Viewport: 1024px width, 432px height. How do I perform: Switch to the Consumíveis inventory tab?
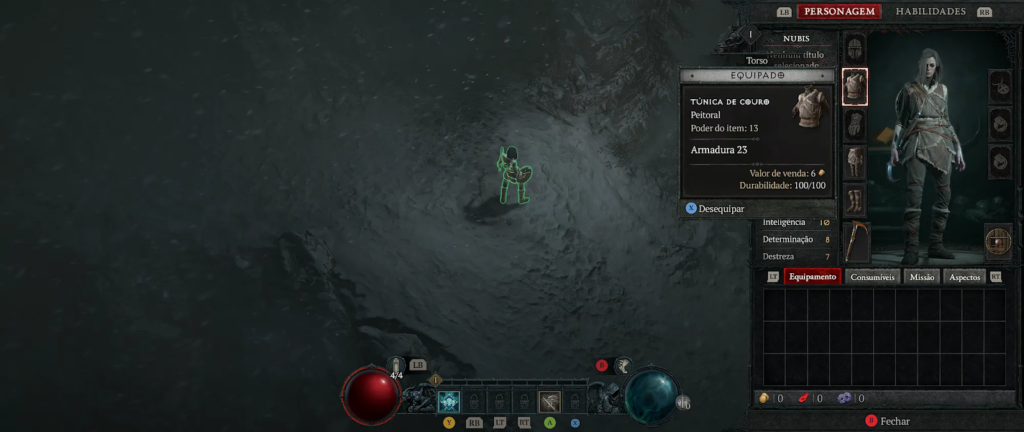(874, 277)
